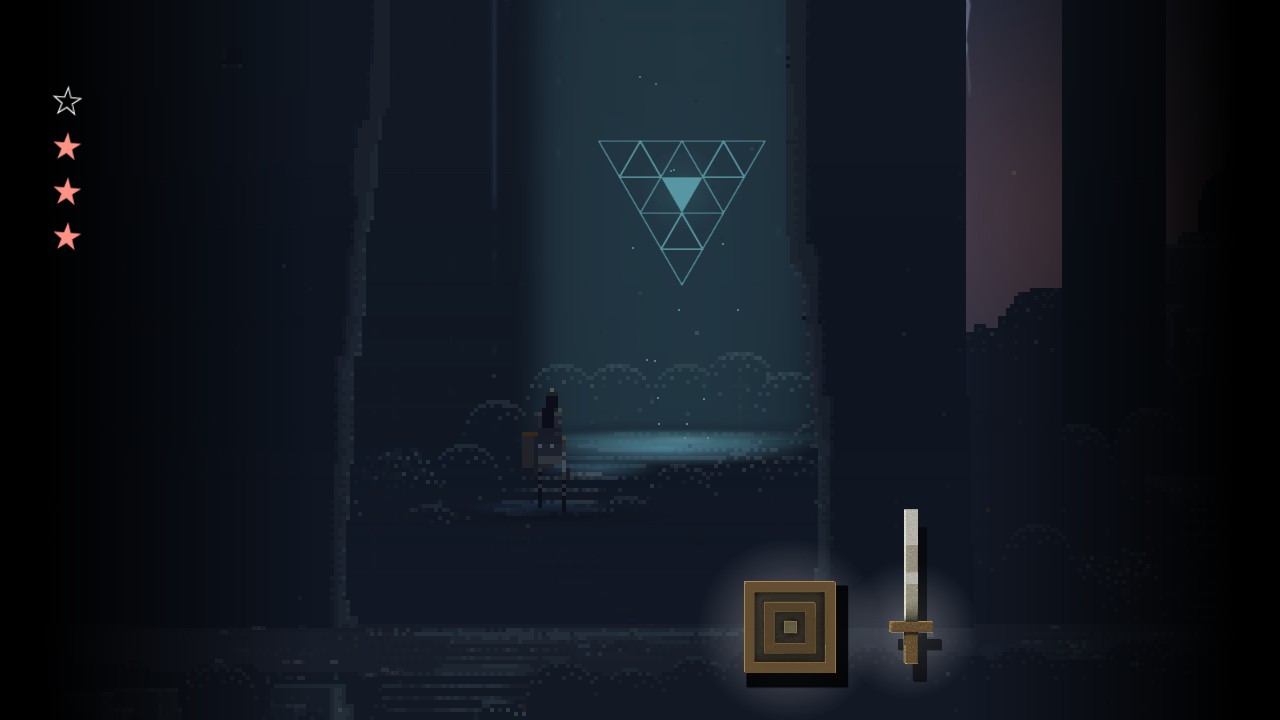Click the first filled pink star
This screenshot has width=1280, height=720.
[x=66, y=146]
